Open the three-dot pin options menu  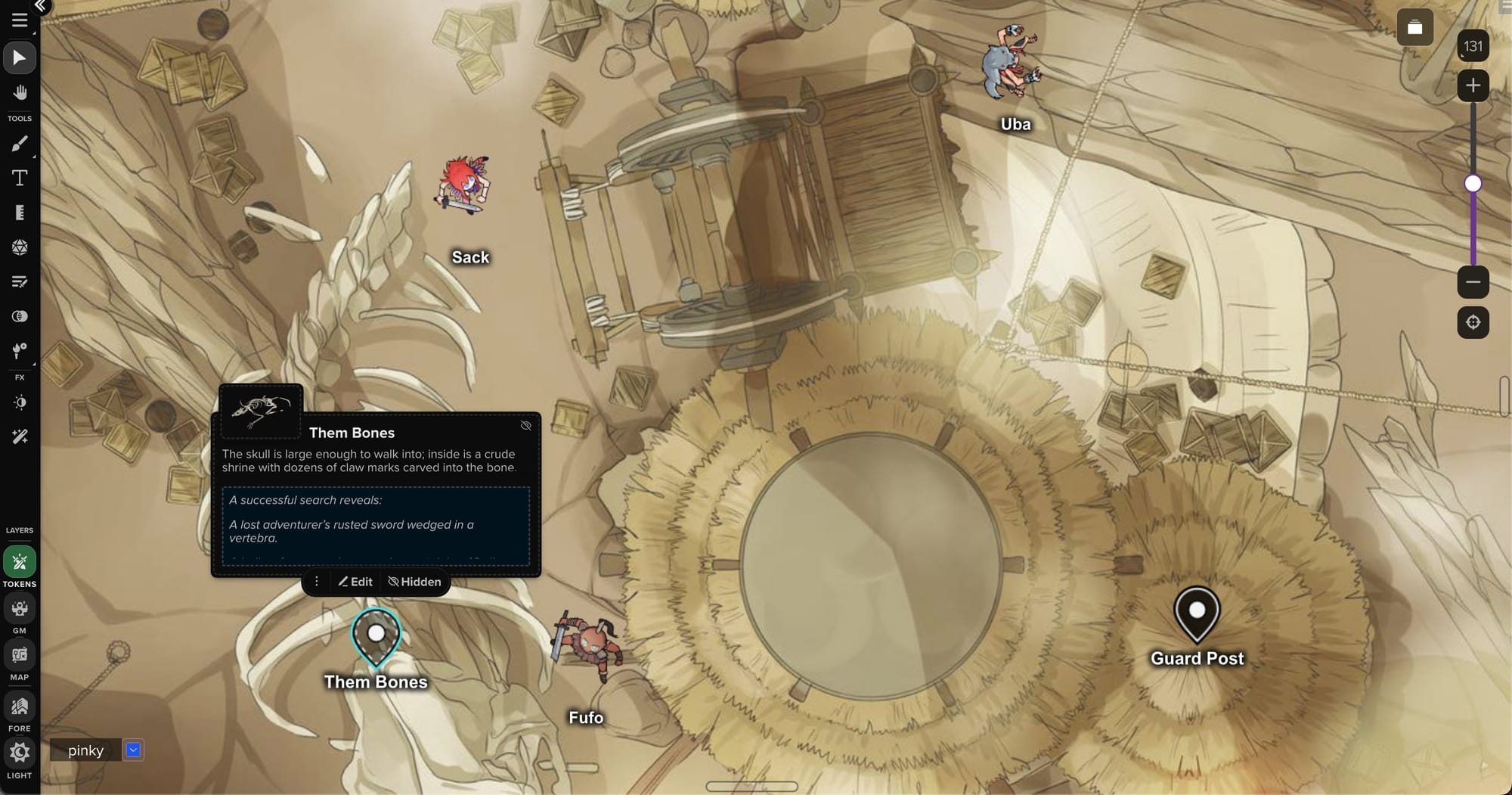[x=317, y=582]
